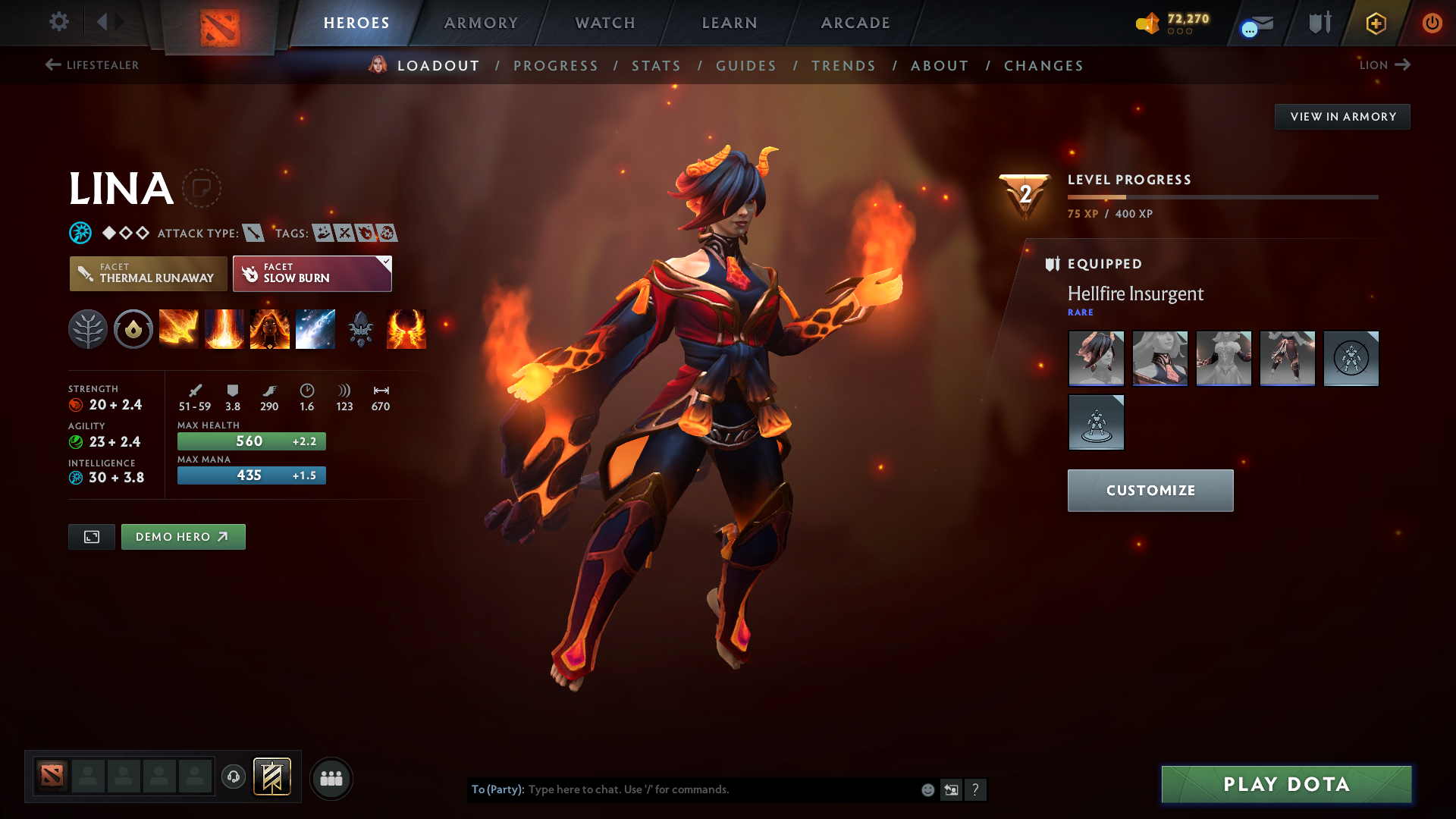Switch to the ARMORY tab
This screenshot has width=1456, height=819.
pyautogui.click(x=480, y=23)
